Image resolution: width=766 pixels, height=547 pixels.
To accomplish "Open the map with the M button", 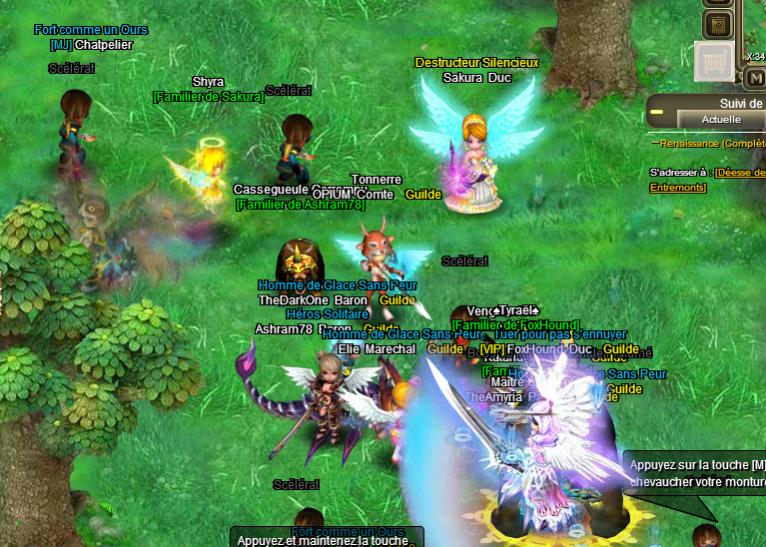I will point(755,77).
